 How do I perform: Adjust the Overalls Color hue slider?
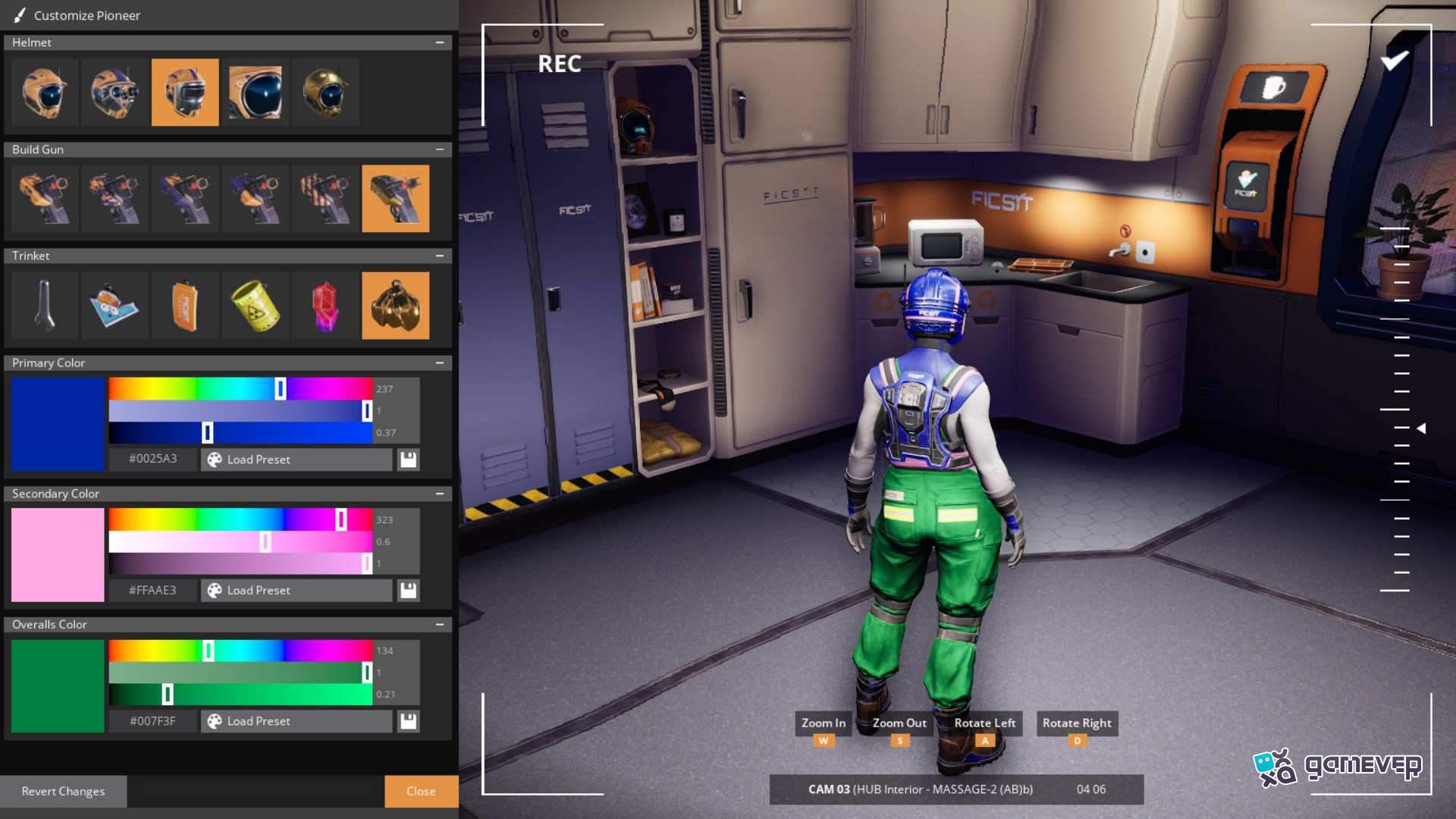(209, 650)
